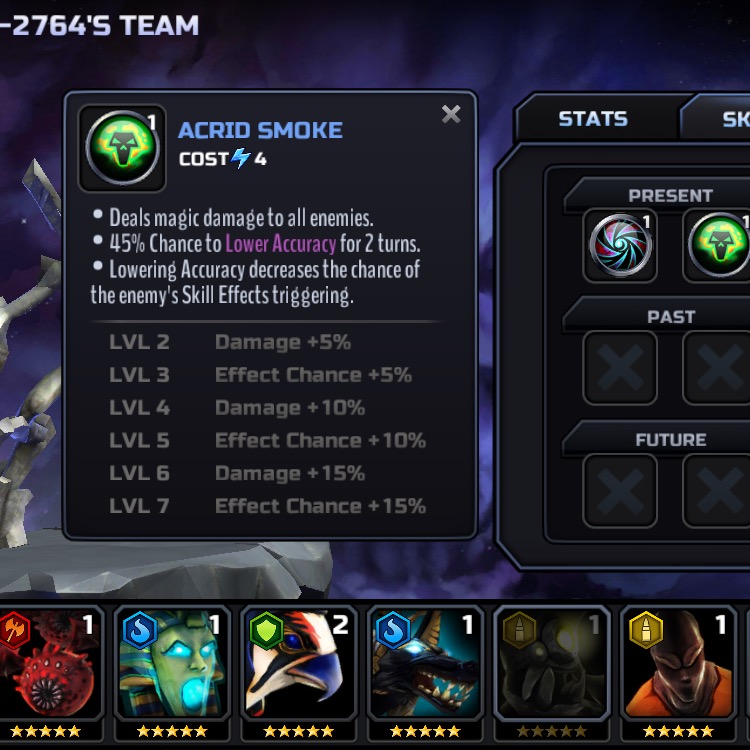Select the swirling vortex skill icon
The width and height of the screenshot is (750, 750).
[620, 245]
